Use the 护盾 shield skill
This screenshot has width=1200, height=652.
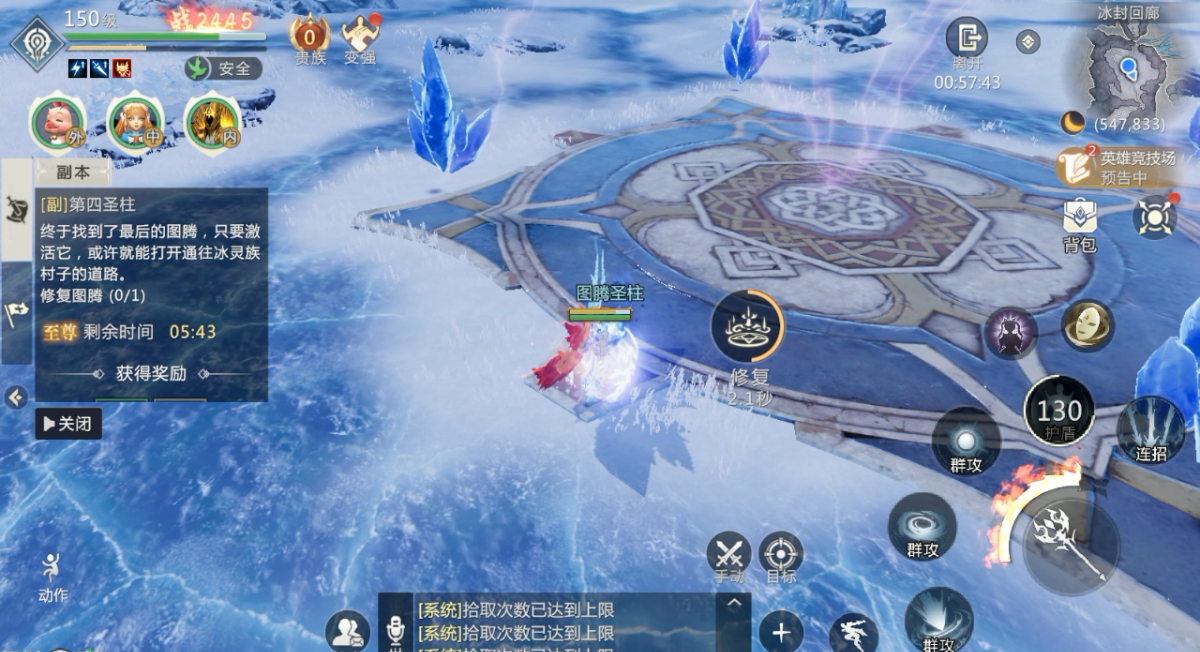tap(1058, 412)
